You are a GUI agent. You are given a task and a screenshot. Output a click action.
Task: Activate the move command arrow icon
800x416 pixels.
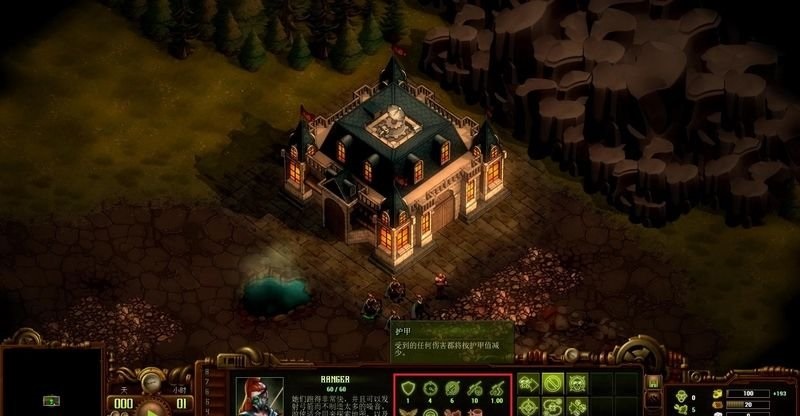[x=528, y=383]
